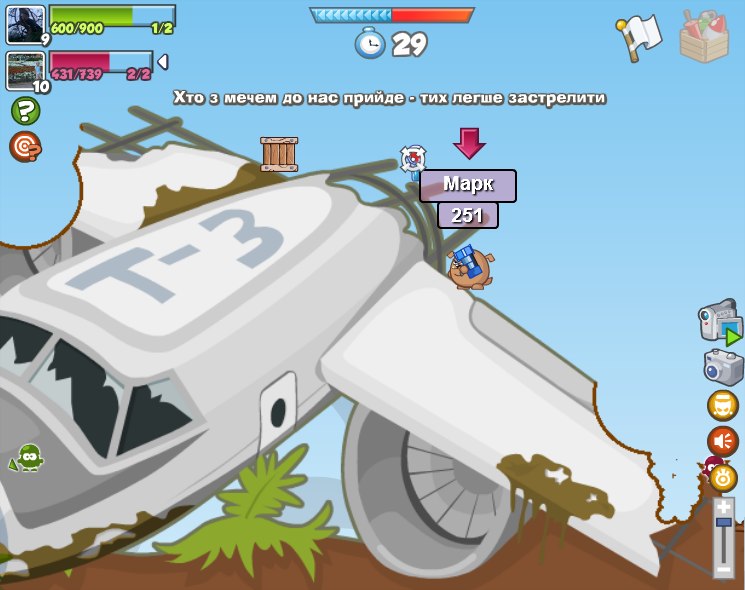Toggle sound with the orange speaker button

(x=722, y=440)
